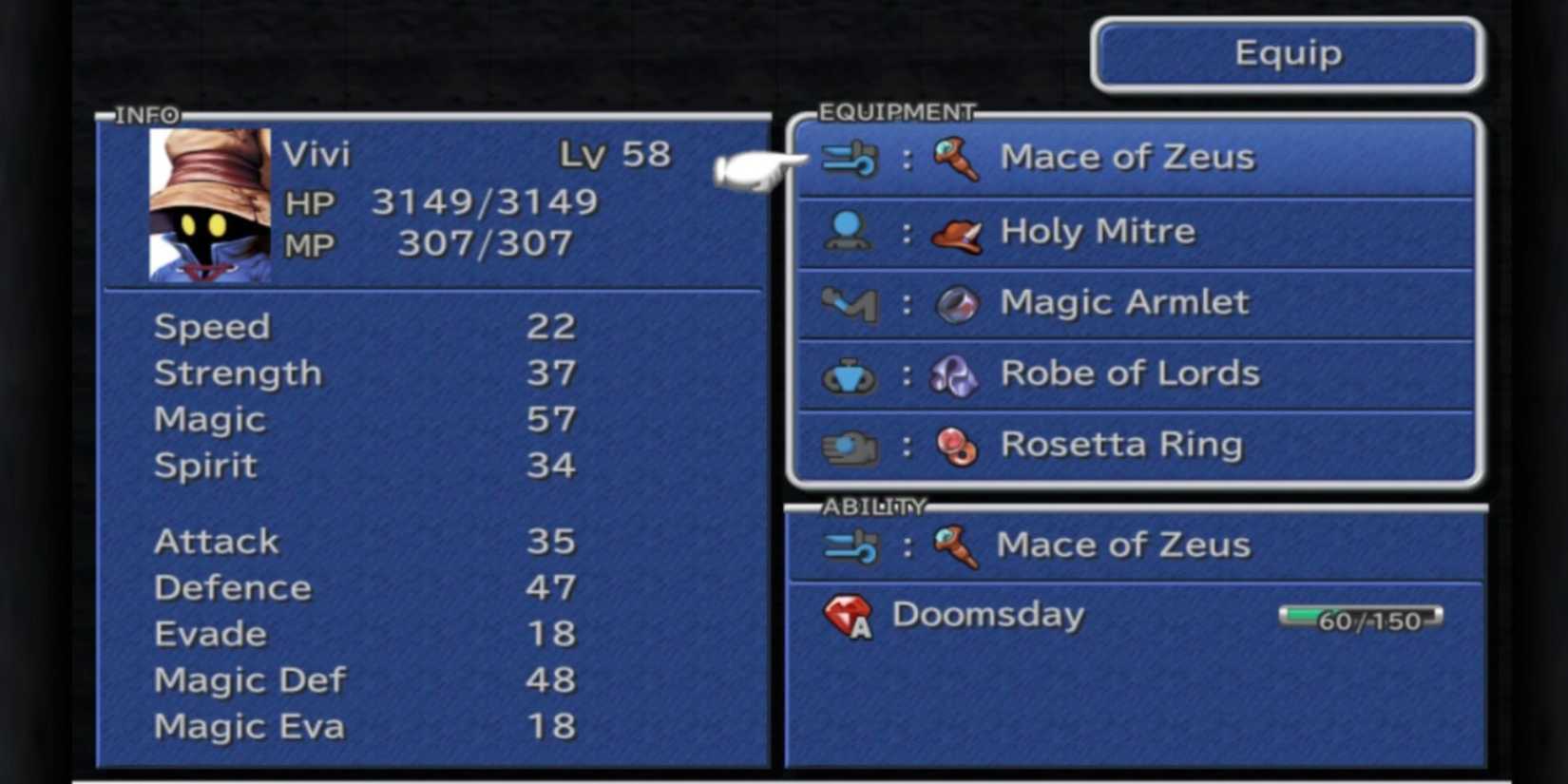The image size is (1568, 784).
Task: Select the accessory glove icon beside Rosetta Ring
Action: point(849,445)
